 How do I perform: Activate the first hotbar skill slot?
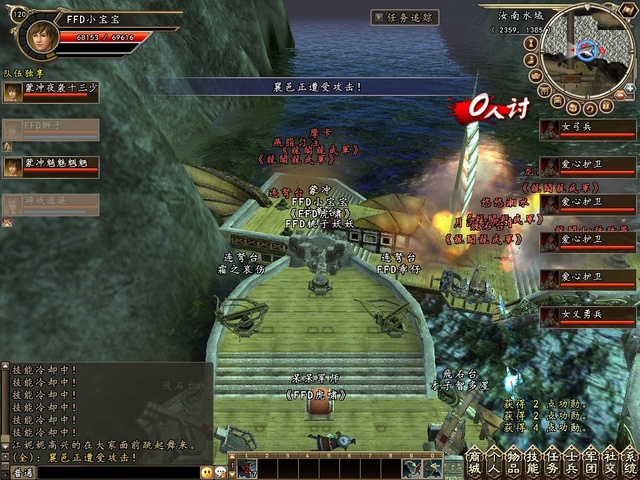[x=247, y=467]
